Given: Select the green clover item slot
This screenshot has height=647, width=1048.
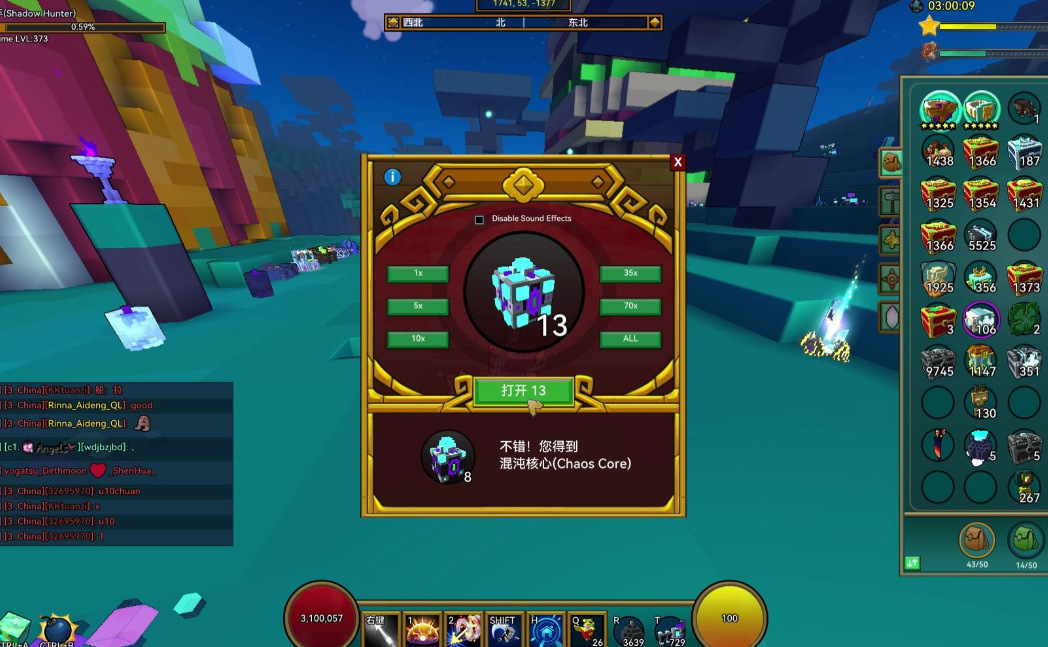Looking at the screenshot, I should [x=1024, y=319].
